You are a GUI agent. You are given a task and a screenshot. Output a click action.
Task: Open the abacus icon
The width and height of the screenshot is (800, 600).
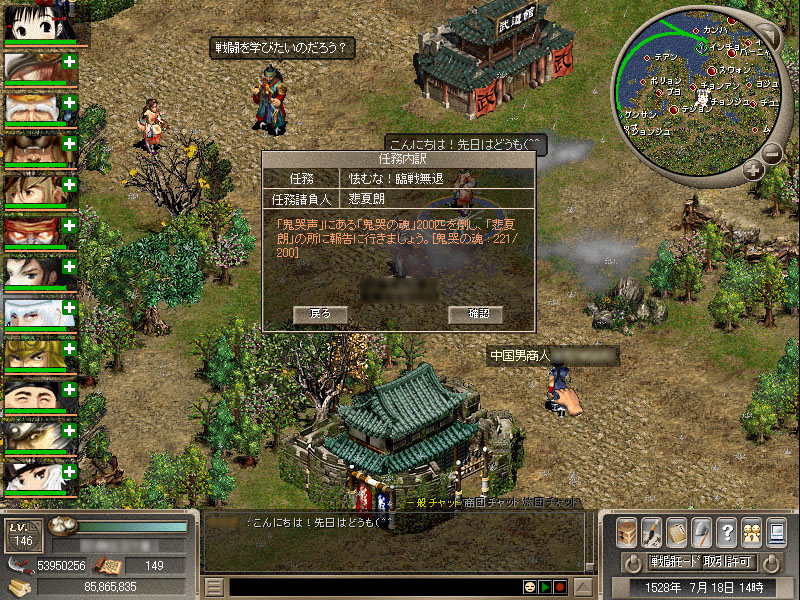point(677,531)
